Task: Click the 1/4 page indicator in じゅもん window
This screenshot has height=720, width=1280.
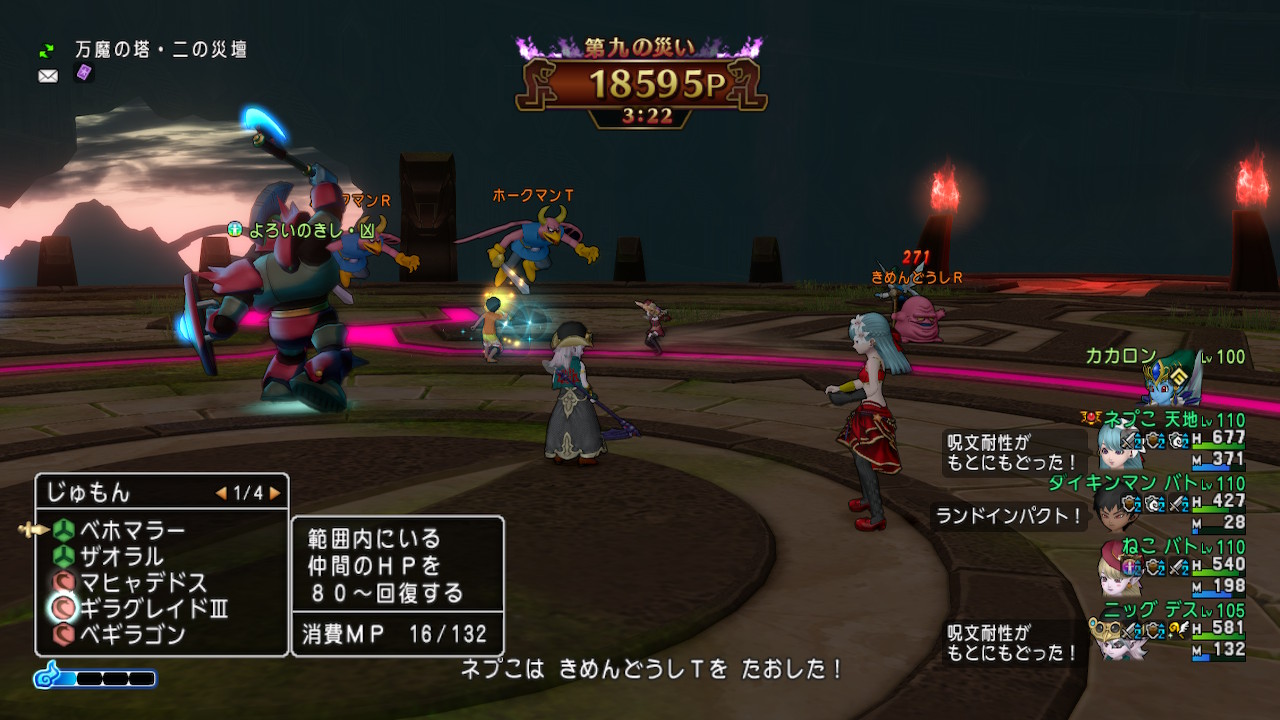Action: 246,493
